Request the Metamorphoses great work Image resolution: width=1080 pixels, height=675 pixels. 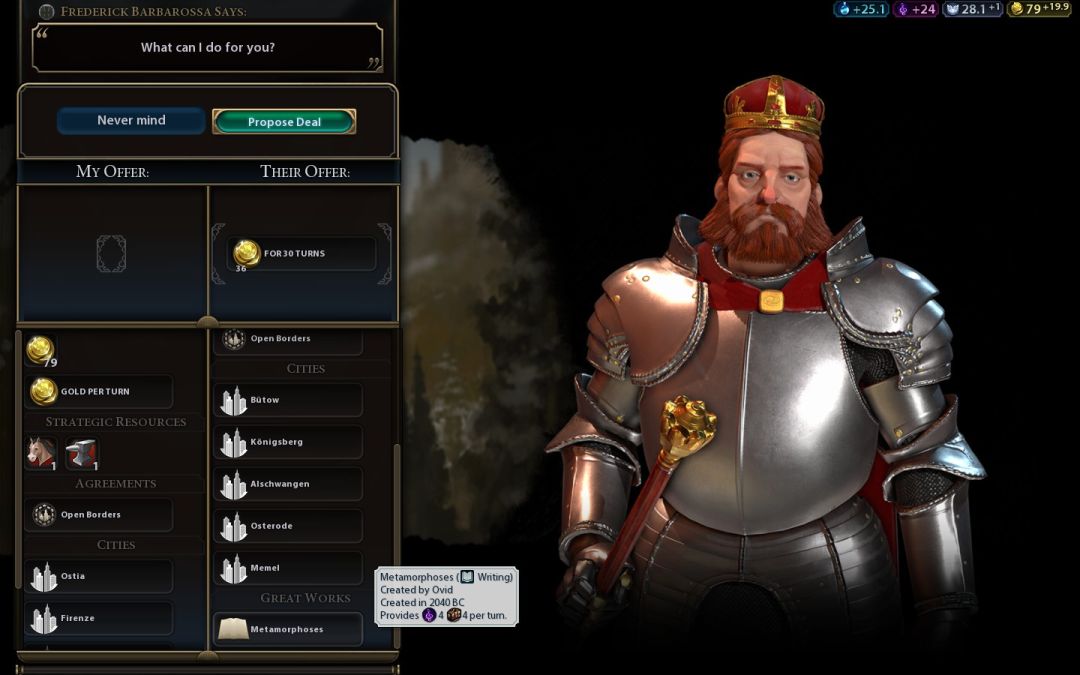(288, 630)
